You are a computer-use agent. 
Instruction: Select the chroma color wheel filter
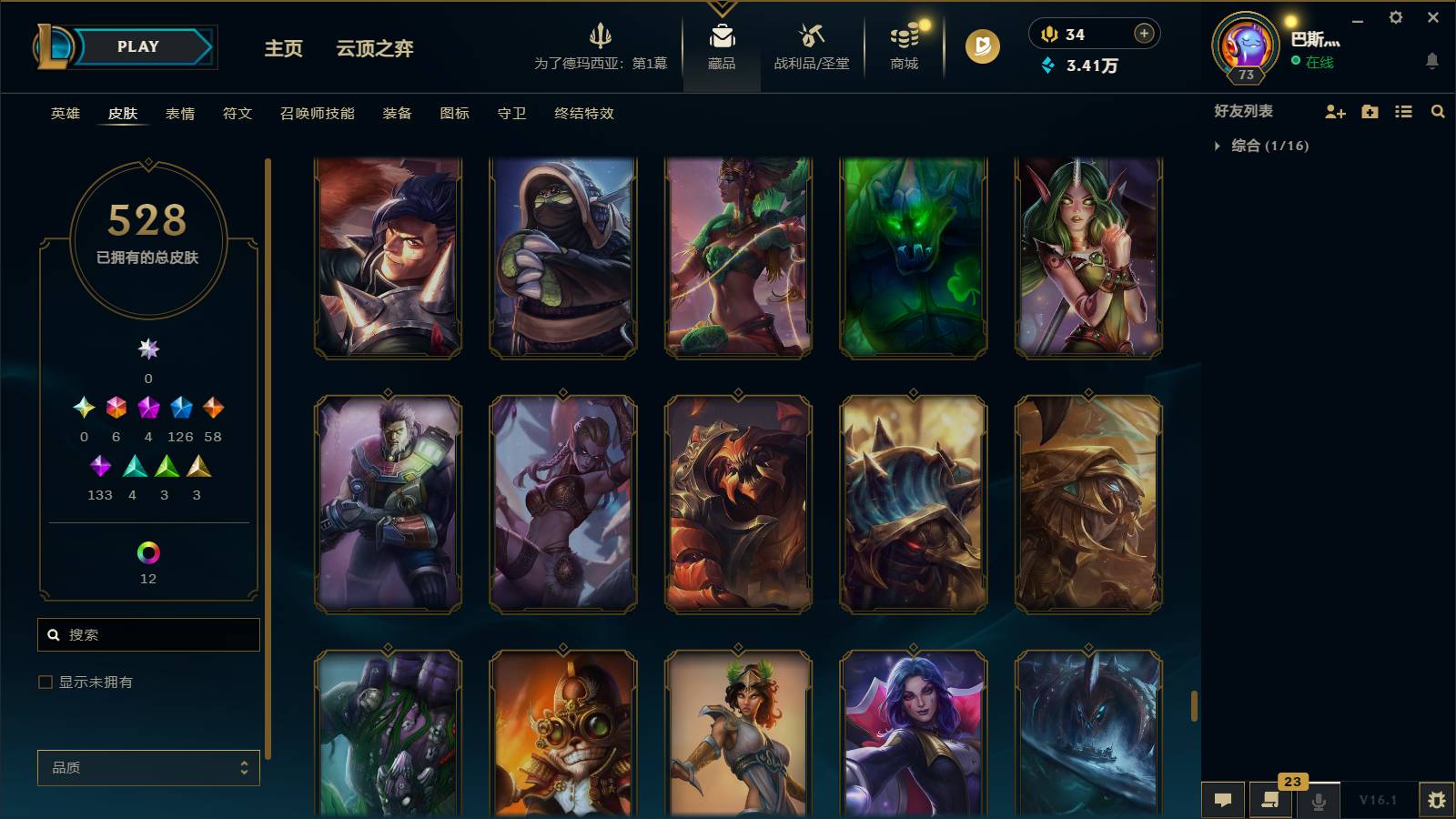[x=148, y=551]
